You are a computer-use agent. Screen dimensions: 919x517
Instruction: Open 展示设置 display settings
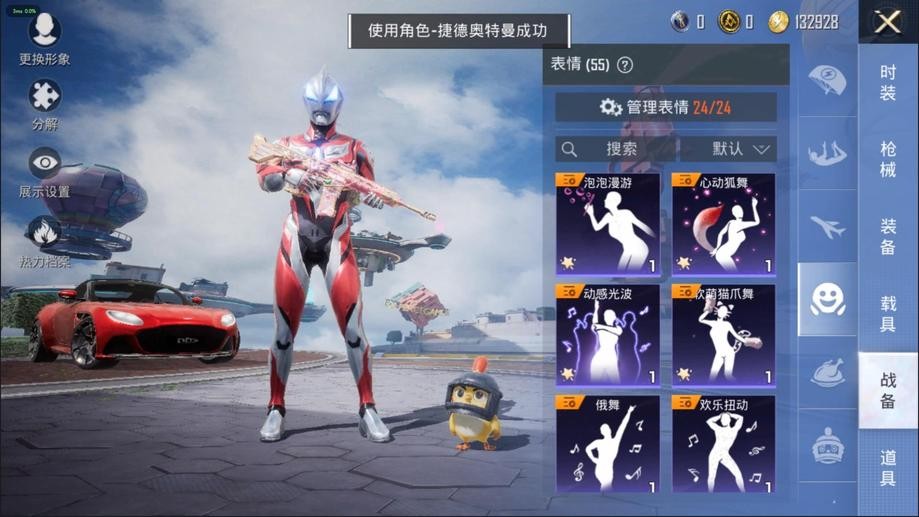(x=44, y=172)
